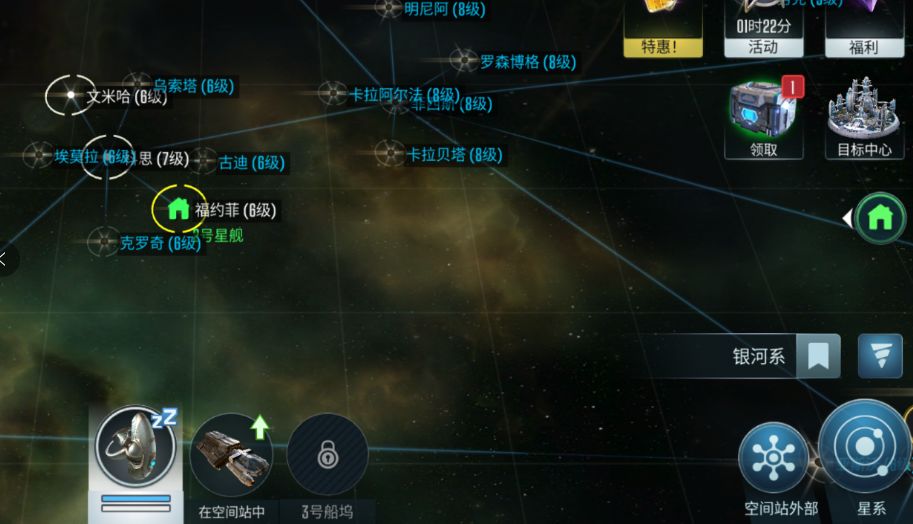This screenshot has width=913, height=524.
Task: Select the ship docked 在空间站中
Action: [x=231, y=454]
